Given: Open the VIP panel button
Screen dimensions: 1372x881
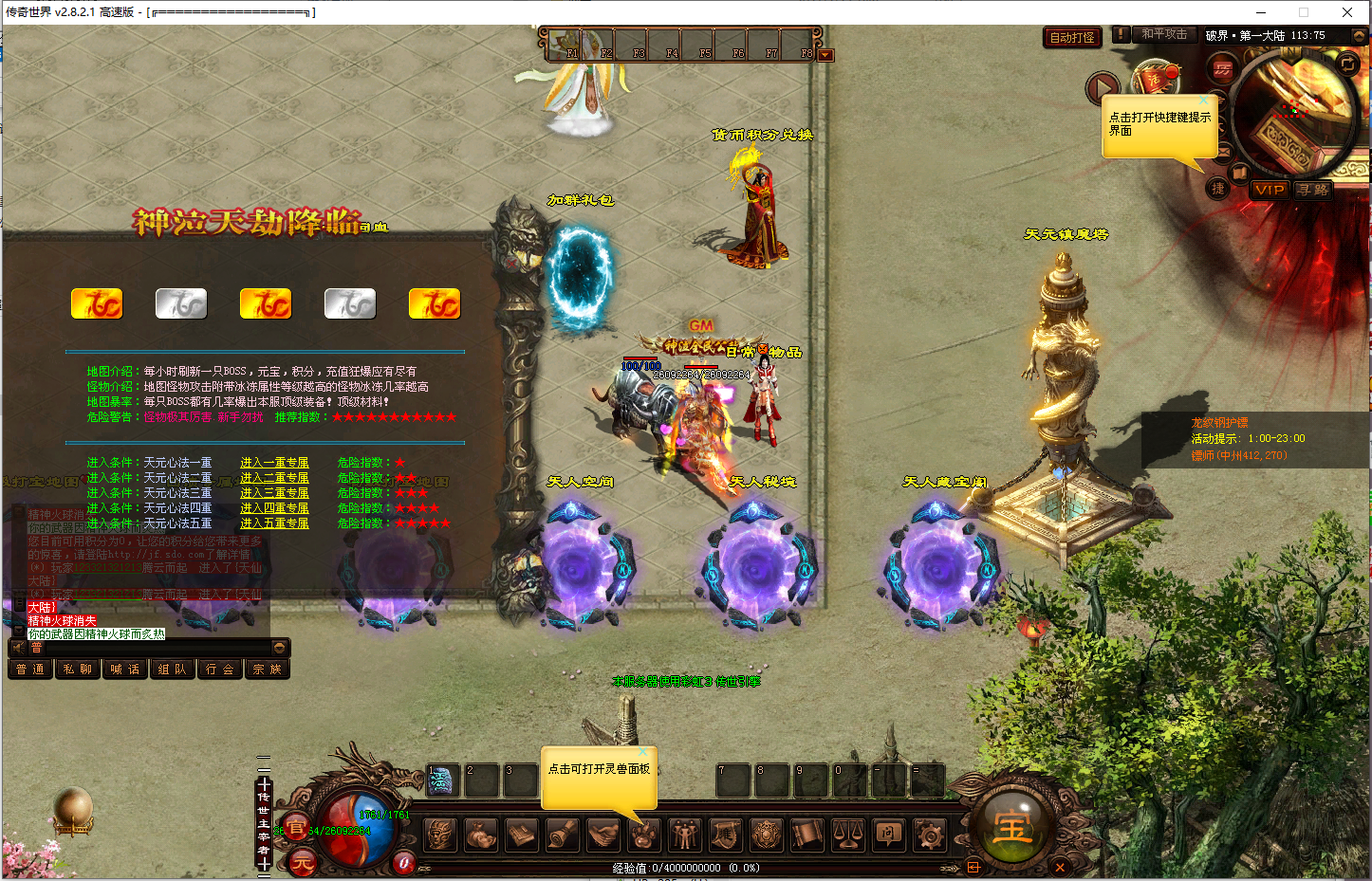Looking at the screenshot, I should click(x=1269, y=190).
